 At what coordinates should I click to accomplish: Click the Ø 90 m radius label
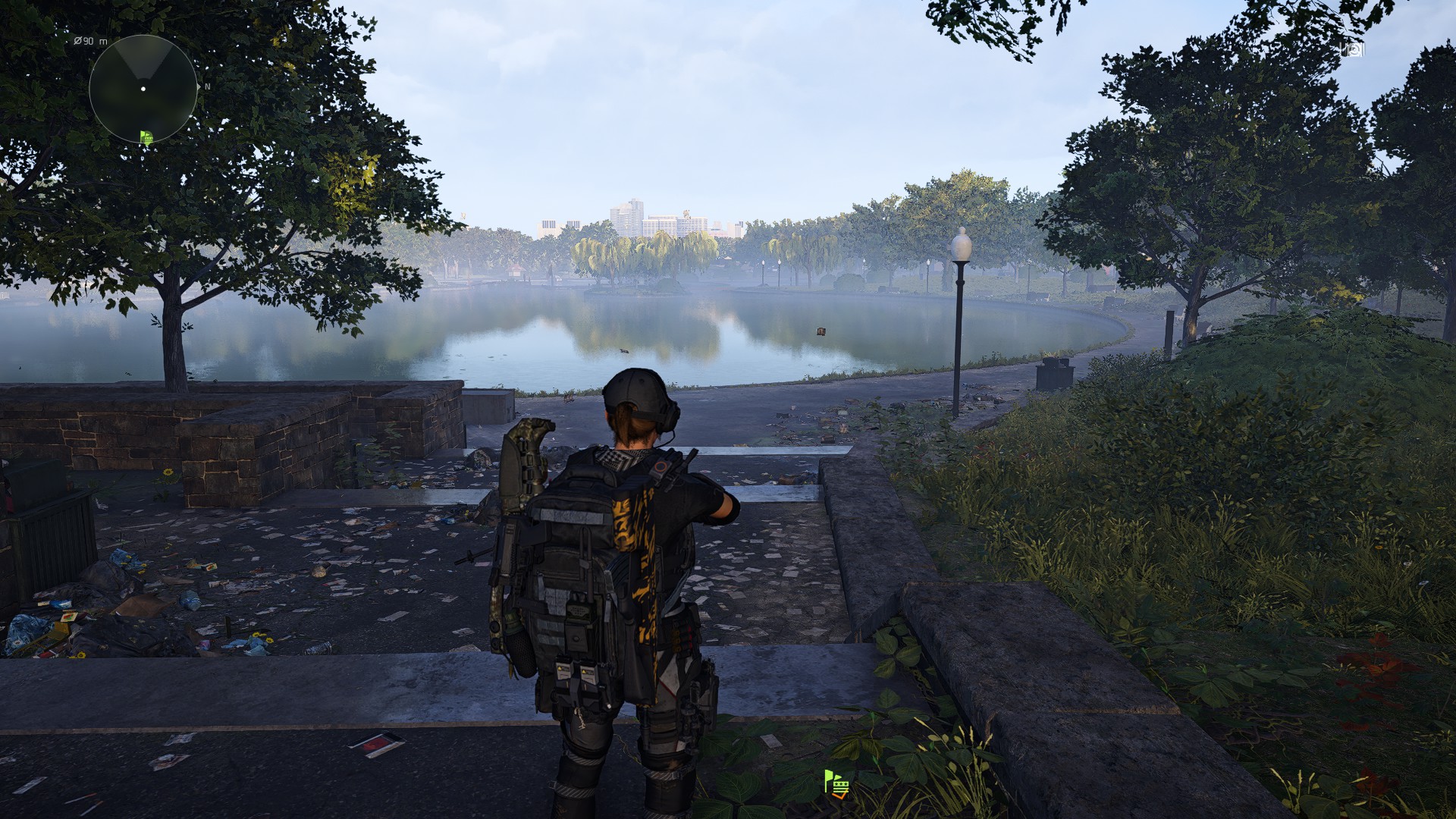90,41
